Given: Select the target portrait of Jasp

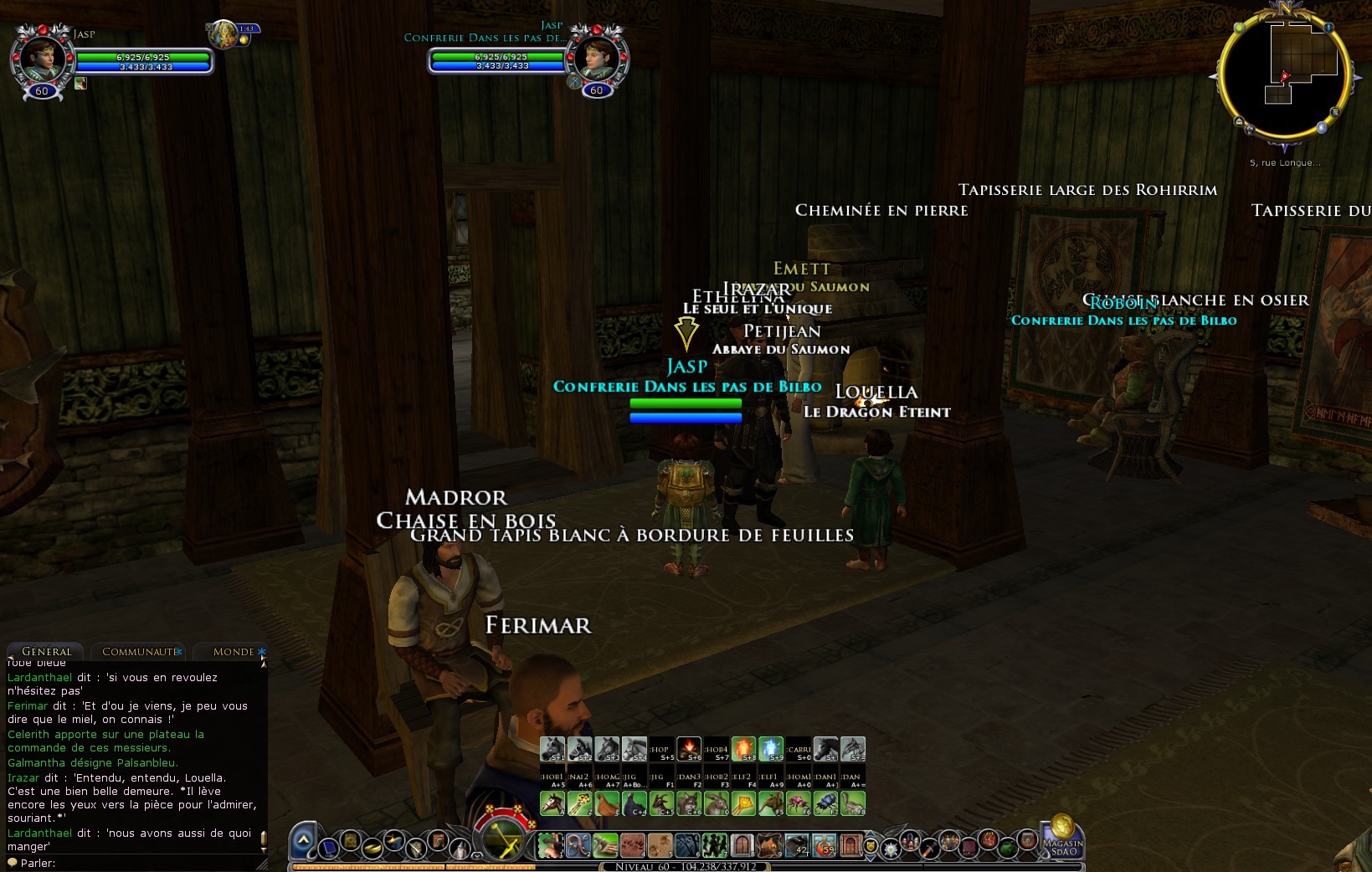Looking at the screenshot, I should click(597, 57).
